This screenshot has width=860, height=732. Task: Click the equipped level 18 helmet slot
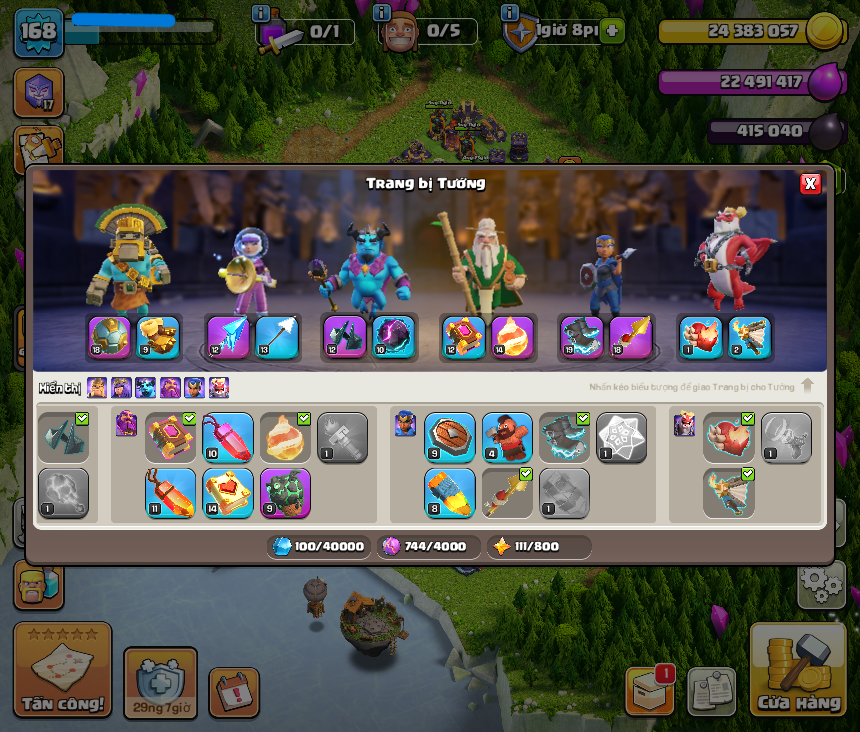point(109,337)
